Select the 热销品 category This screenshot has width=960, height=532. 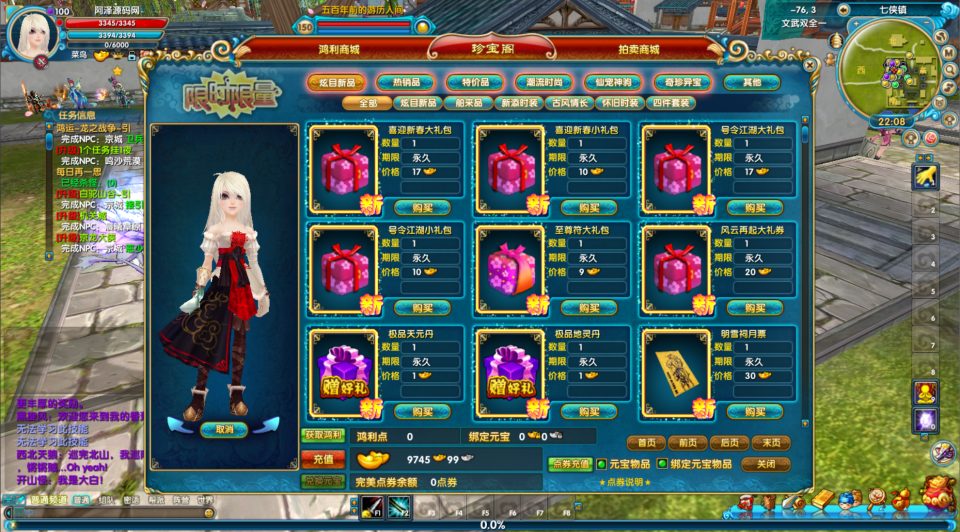(412, 82)
